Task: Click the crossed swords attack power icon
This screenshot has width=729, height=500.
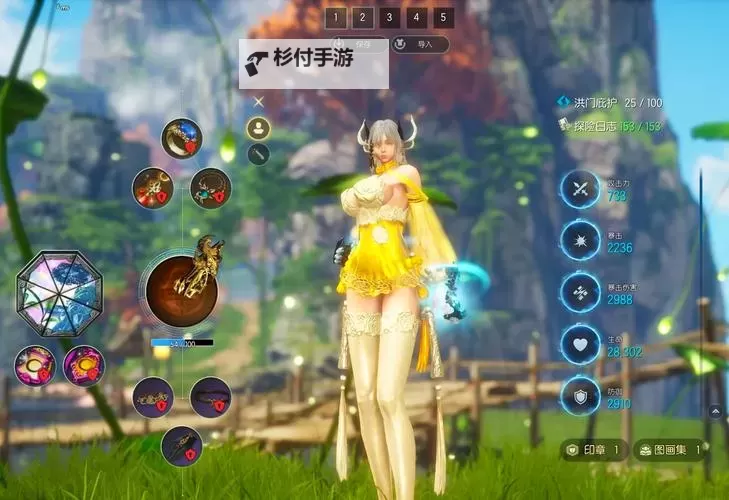Action: pos(580,189)
